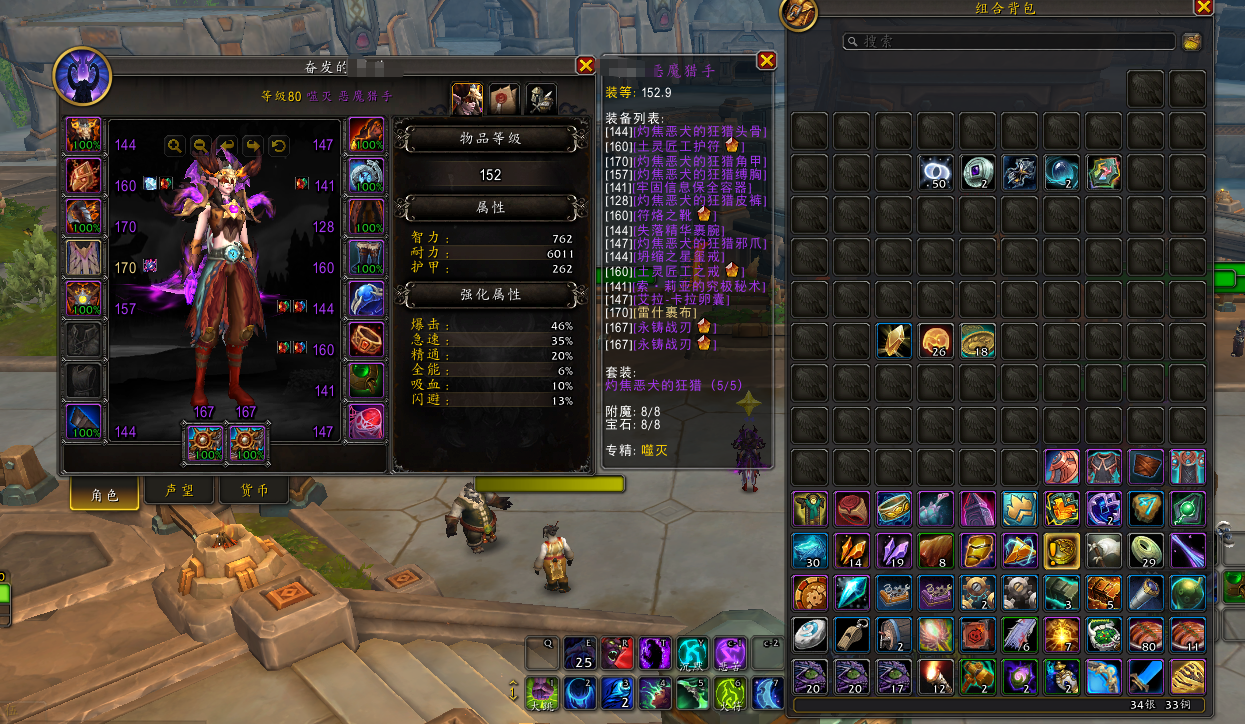Open the titles pane with scroll icon
This screenshot has height=724, width=1245.
tap(505, 99)
